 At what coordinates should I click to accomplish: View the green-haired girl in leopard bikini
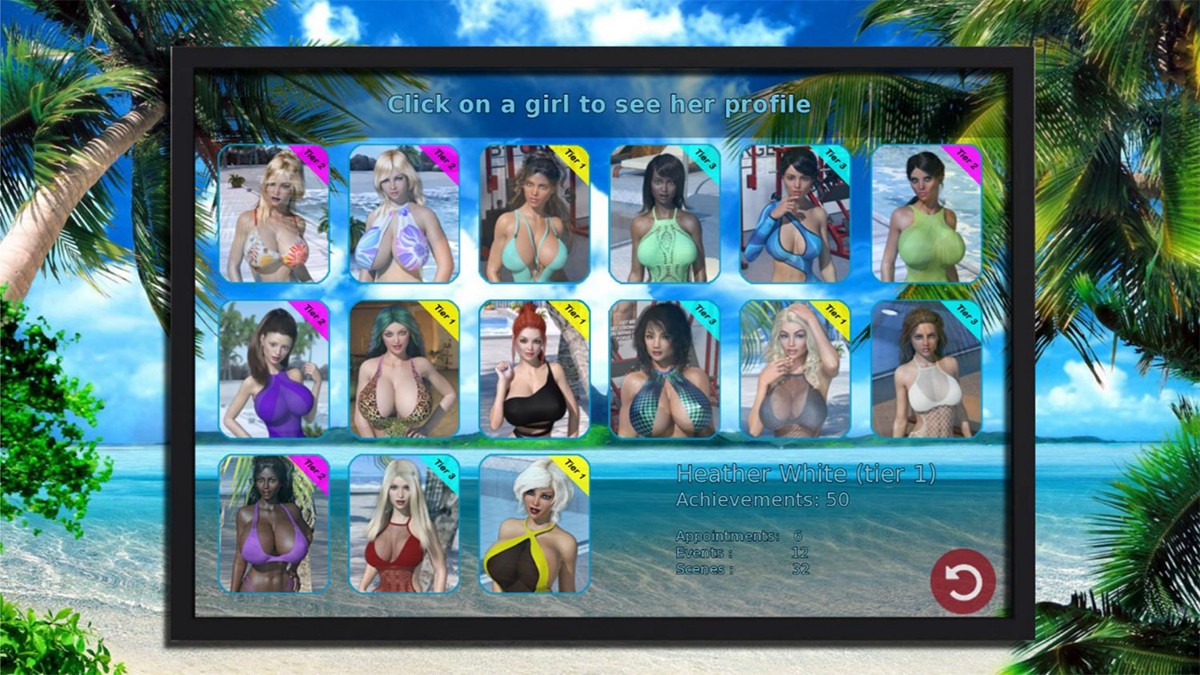[x=404, y=369]
